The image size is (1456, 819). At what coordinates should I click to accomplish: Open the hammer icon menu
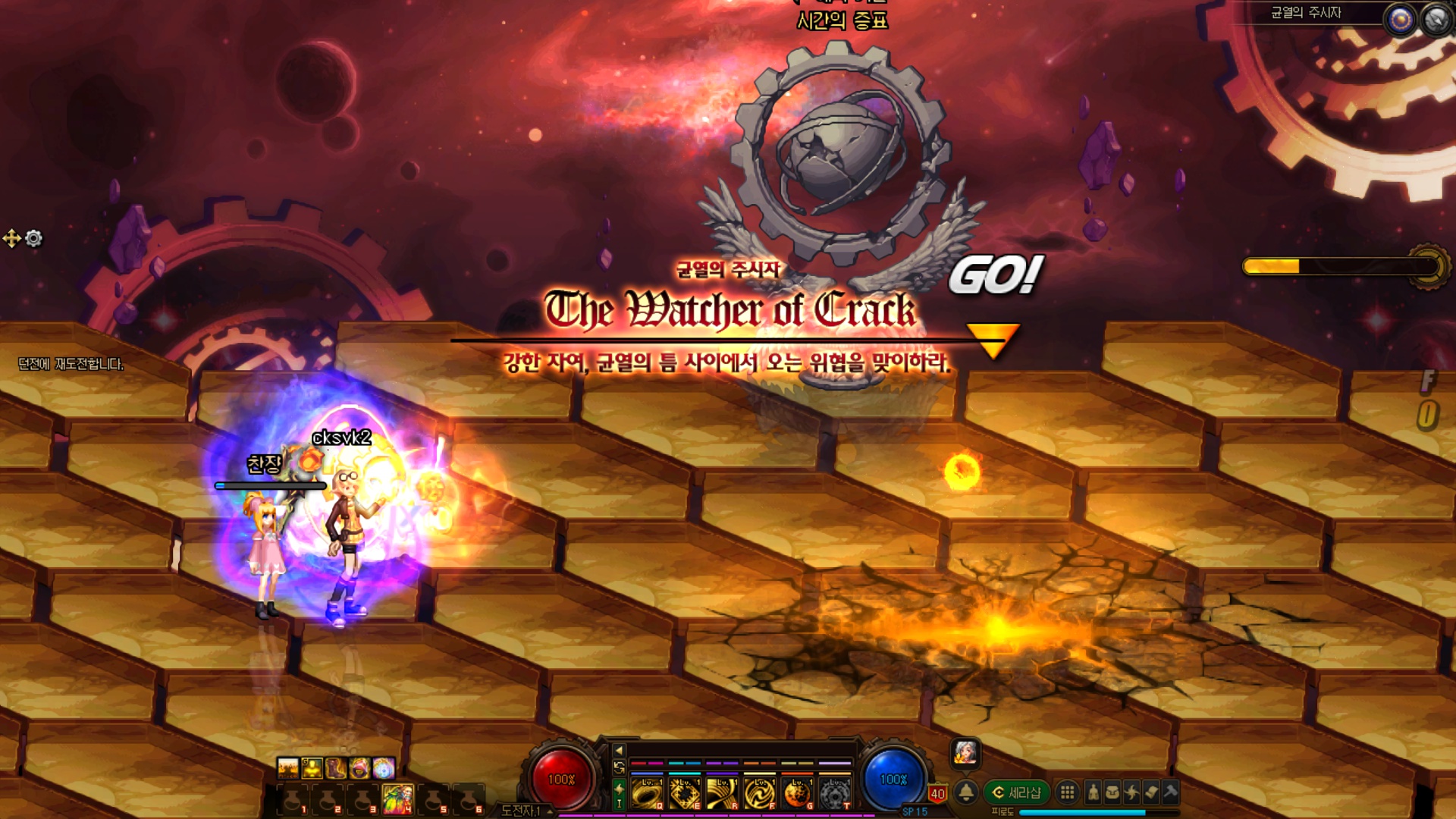[1170, 792]
